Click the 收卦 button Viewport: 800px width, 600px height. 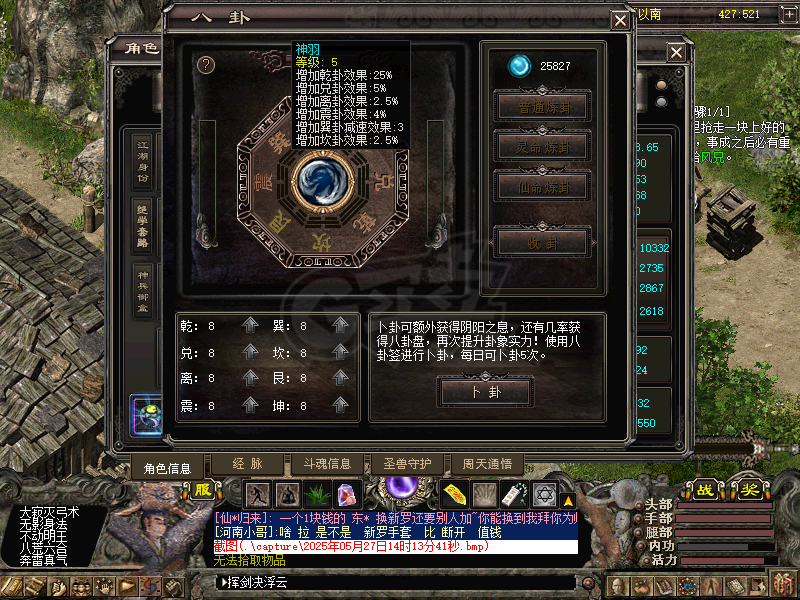click(x=543, y=242)
